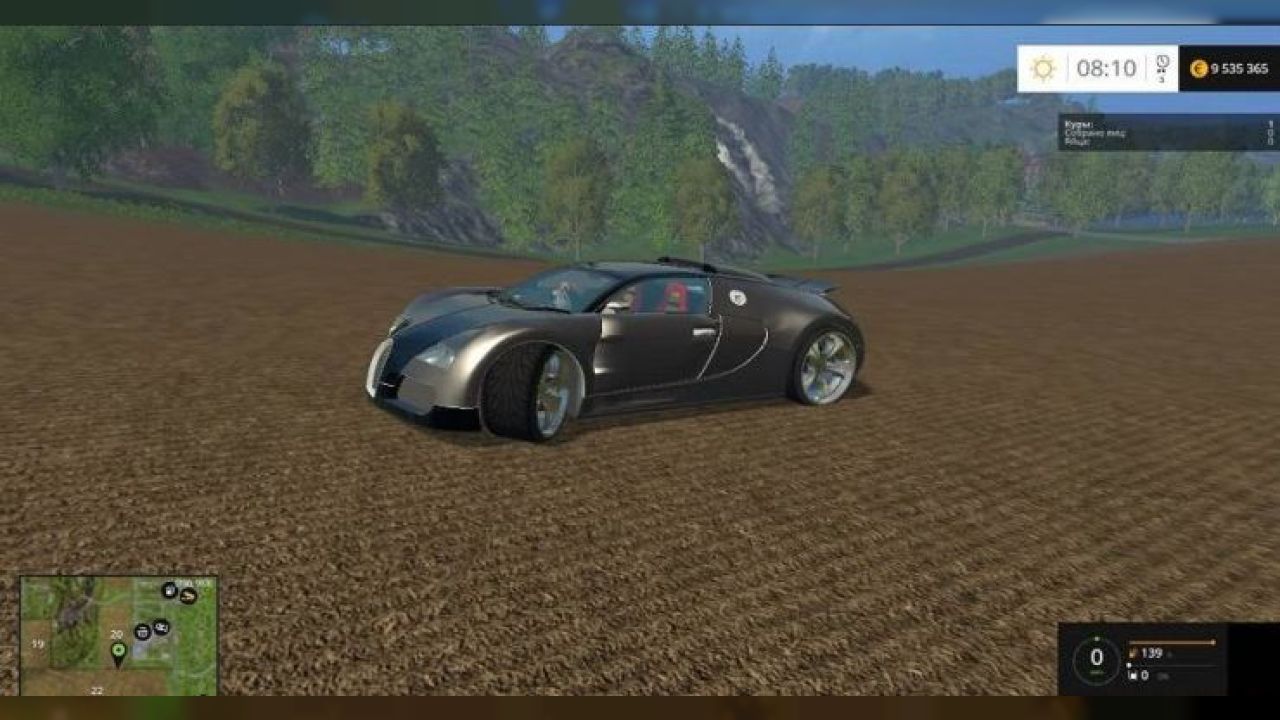The image size is (1280, 720).
Task: Open the minimap in the corner
Action: 119,635
